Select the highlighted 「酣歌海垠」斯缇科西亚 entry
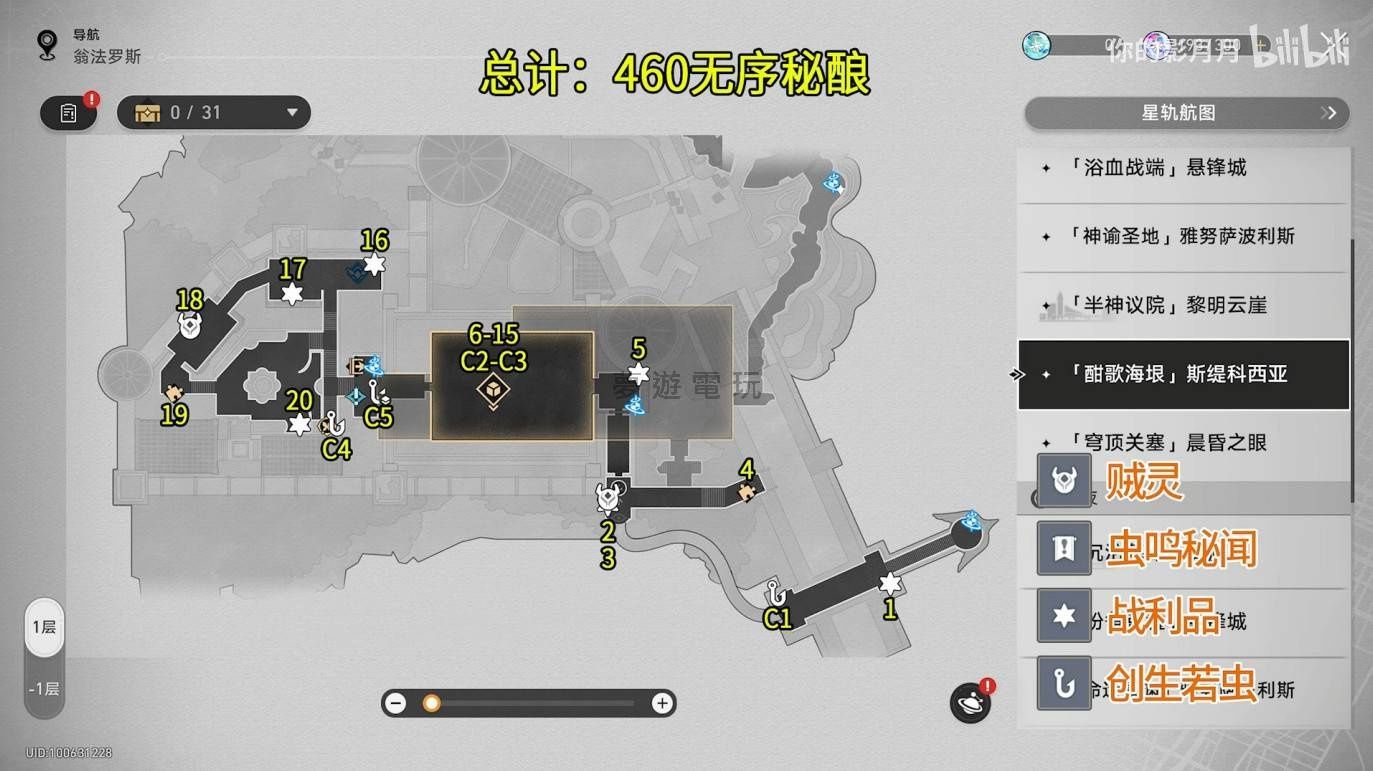 coord(1184,374)
